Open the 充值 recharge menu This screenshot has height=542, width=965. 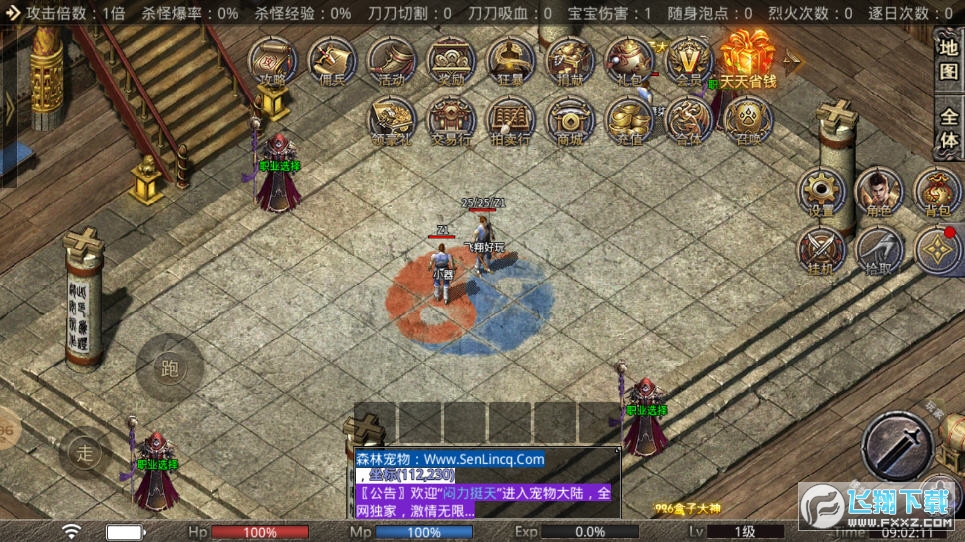[630, 121]
